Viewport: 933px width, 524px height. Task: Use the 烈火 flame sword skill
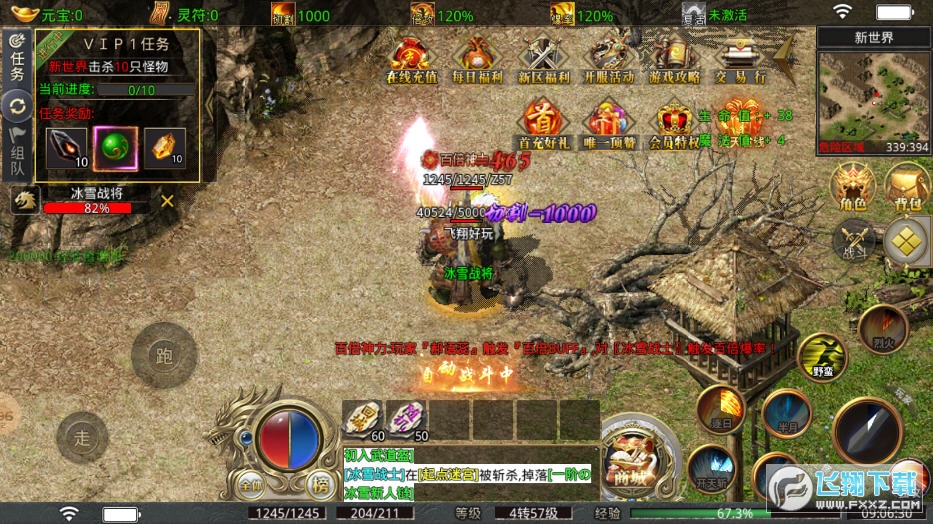pyautogui.click(x=882, y=328)
